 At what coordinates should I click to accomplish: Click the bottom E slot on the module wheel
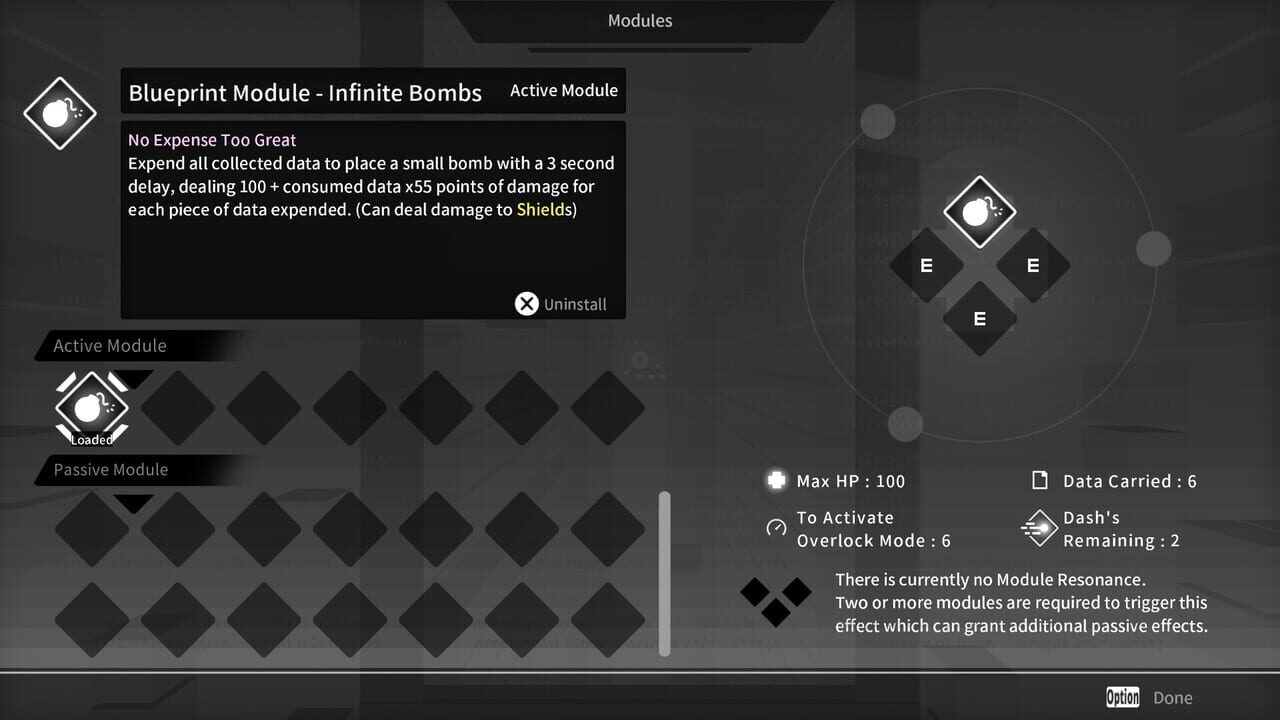[x=978, y=320]
